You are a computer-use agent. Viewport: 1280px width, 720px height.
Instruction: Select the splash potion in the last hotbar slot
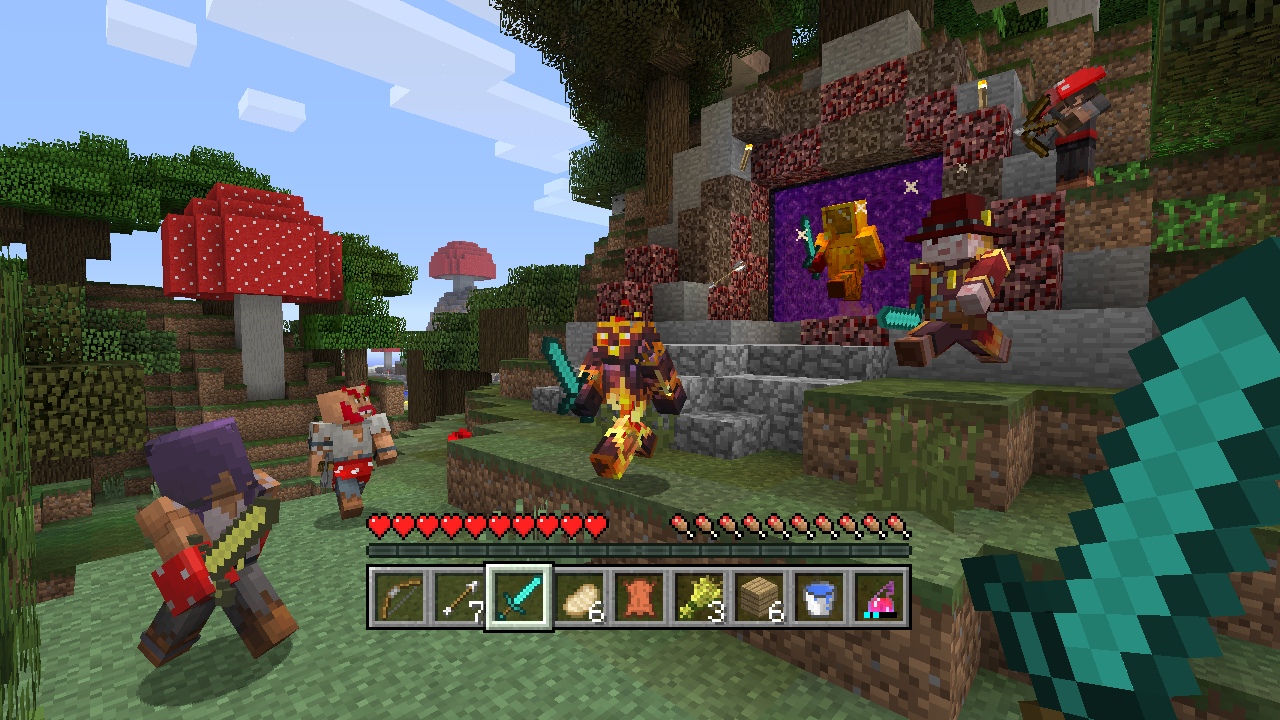pos(878,597)
